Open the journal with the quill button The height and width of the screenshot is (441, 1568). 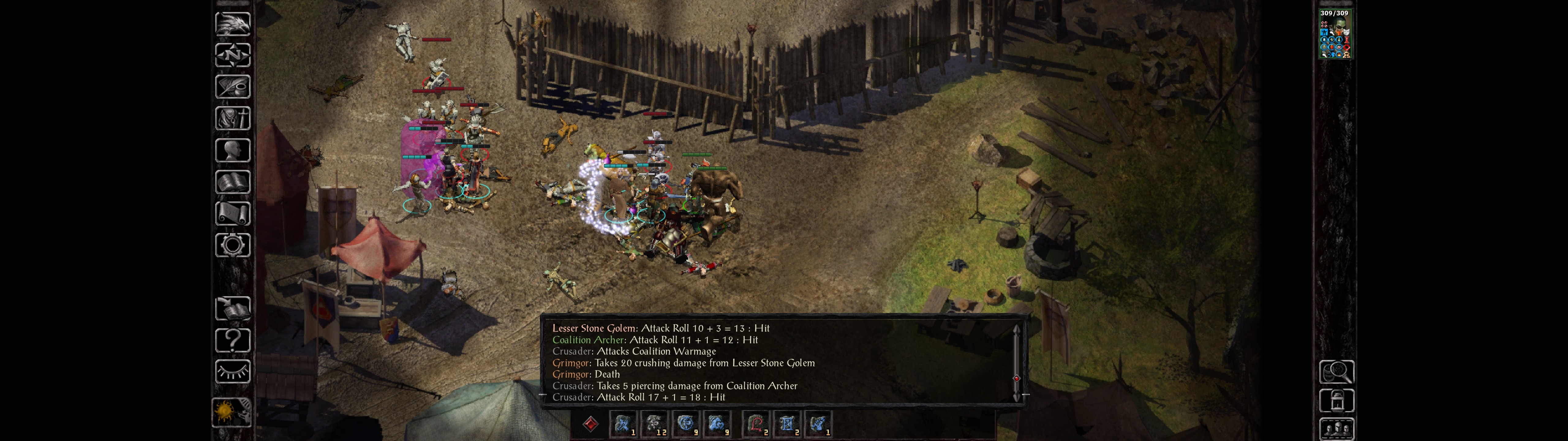click(x=232, y=87)
